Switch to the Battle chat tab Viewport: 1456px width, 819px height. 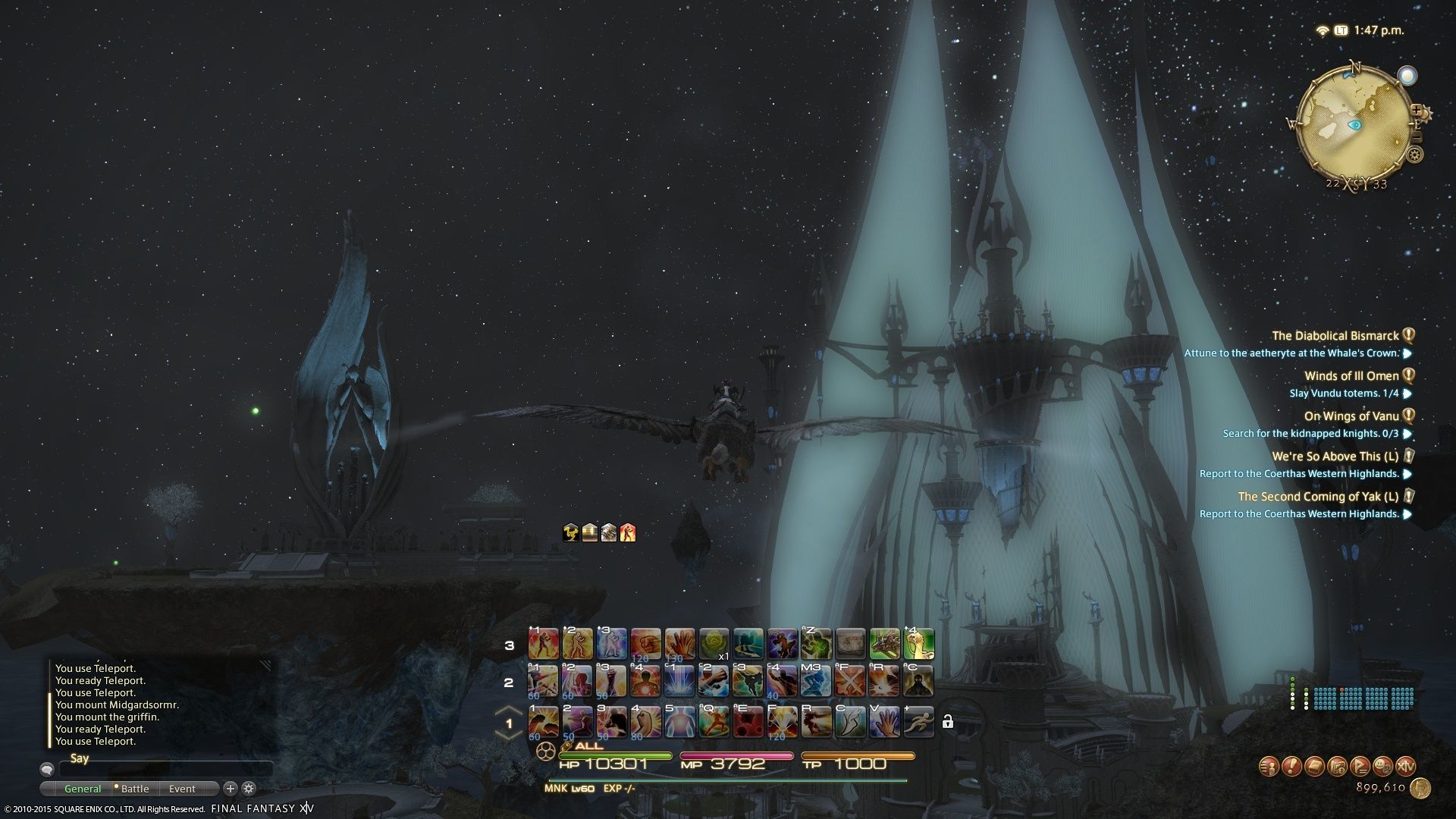pyautogui.click(x=135, y=789)
